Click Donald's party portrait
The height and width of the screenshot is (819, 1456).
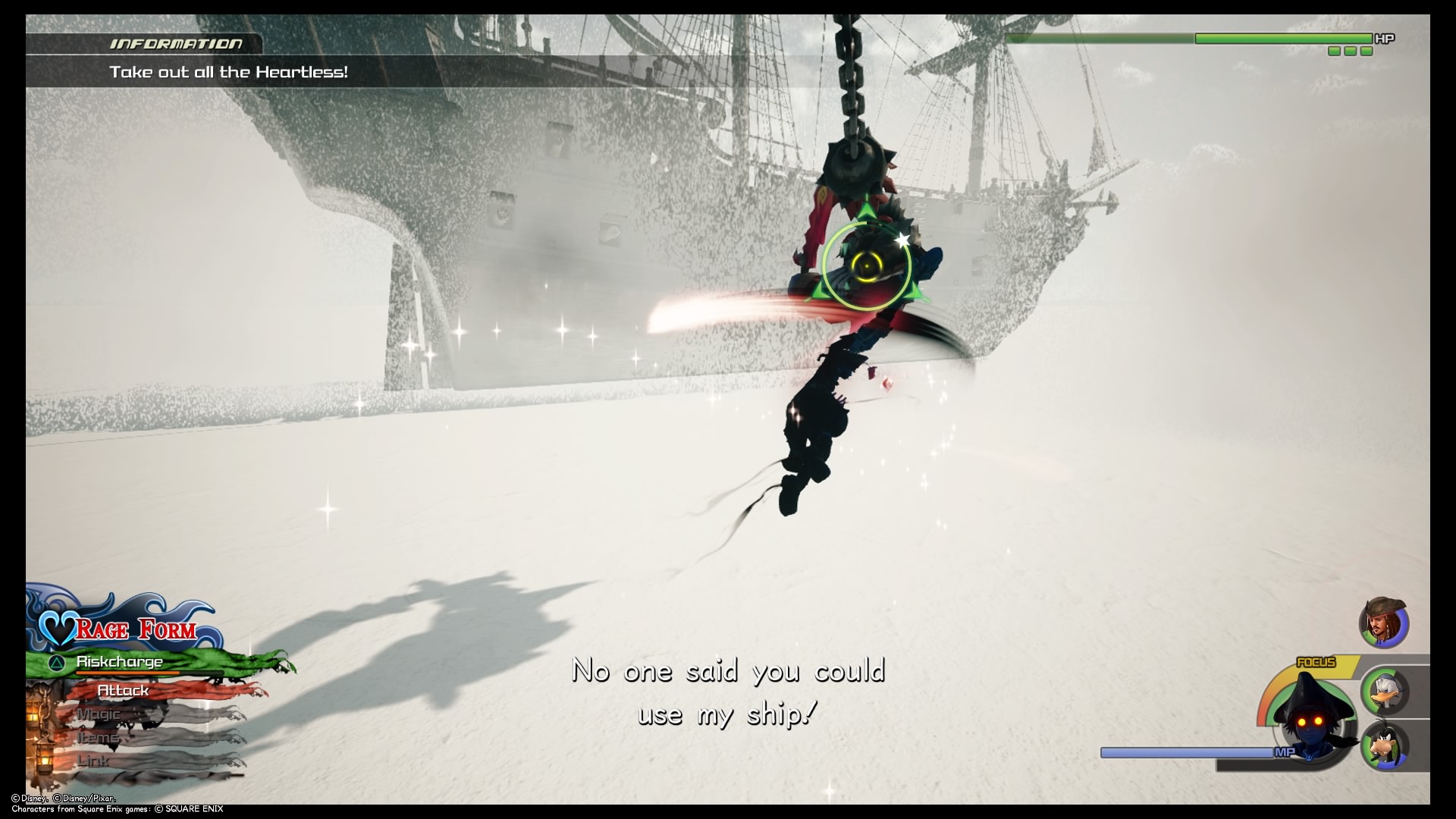[1385, 691]
